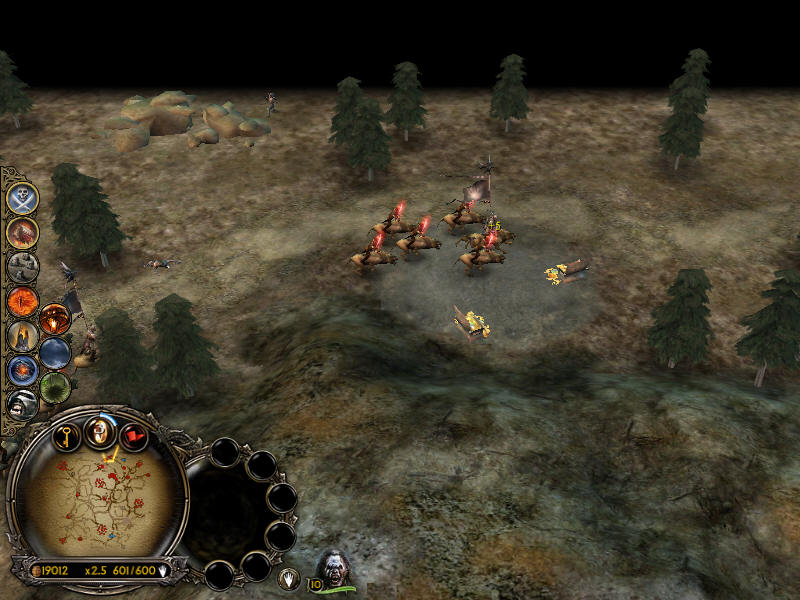Open the One Ring powers button
This screenshot has width=800, height=600.
100,431
